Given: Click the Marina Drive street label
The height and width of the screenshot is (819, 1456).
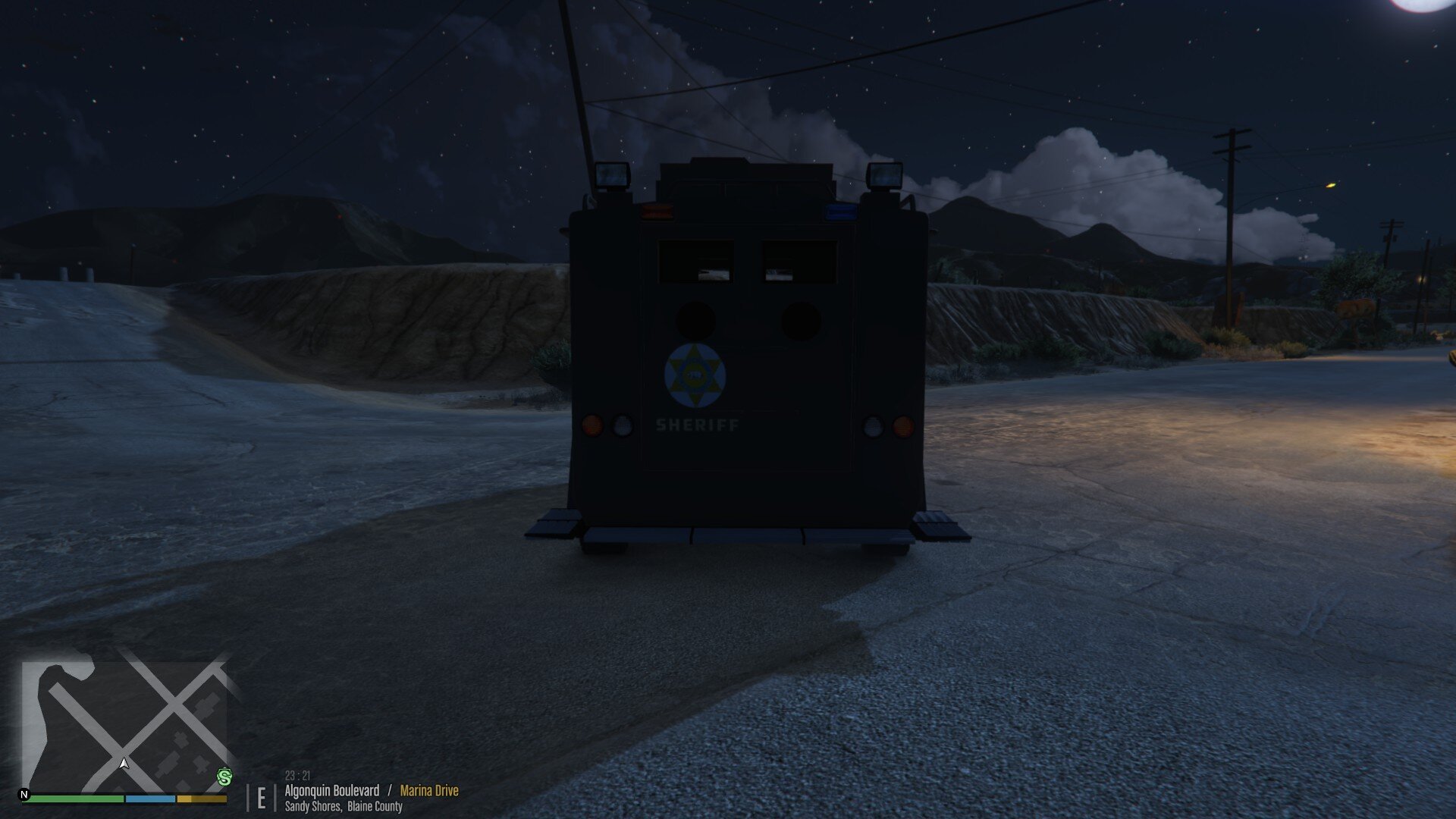Looking at the screenshot, I should pyautogui.click(x=428, y=790).
